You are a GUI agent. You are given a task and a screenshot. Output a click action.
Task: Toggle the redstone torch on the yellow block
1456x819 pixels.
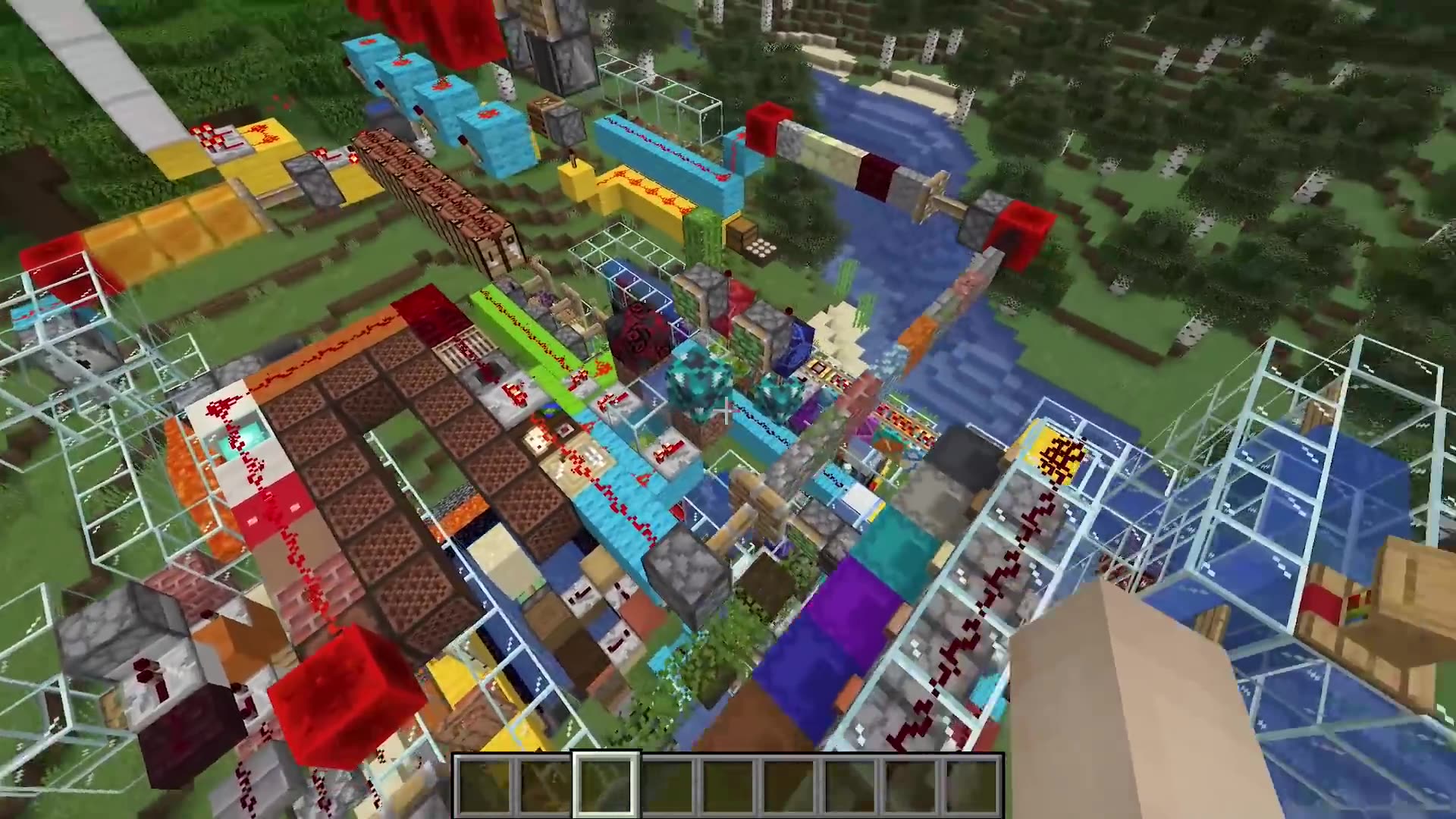(574, 157)
